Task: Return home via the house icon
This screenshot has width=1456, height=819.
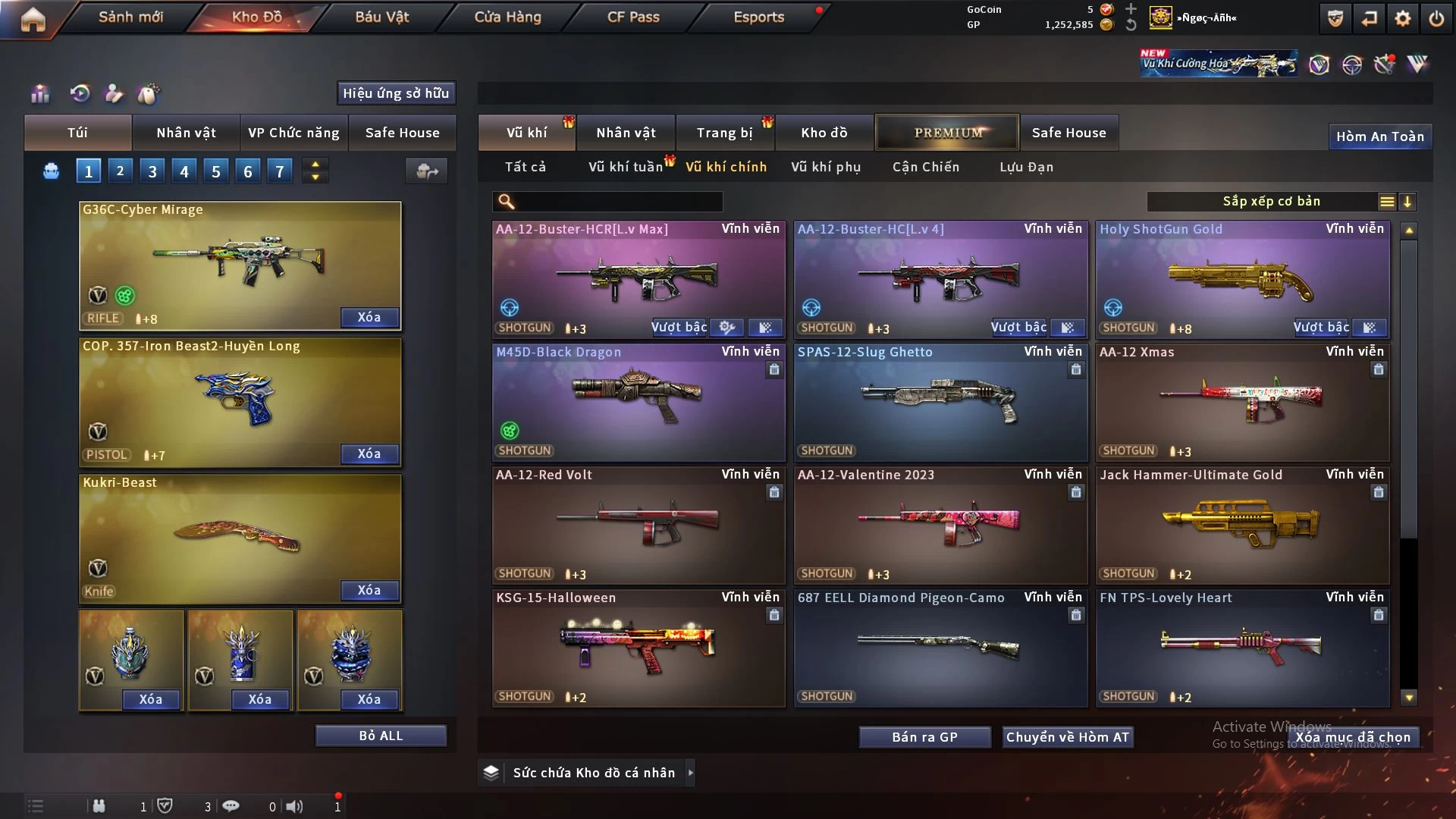Action: click(x=33, y=19)
